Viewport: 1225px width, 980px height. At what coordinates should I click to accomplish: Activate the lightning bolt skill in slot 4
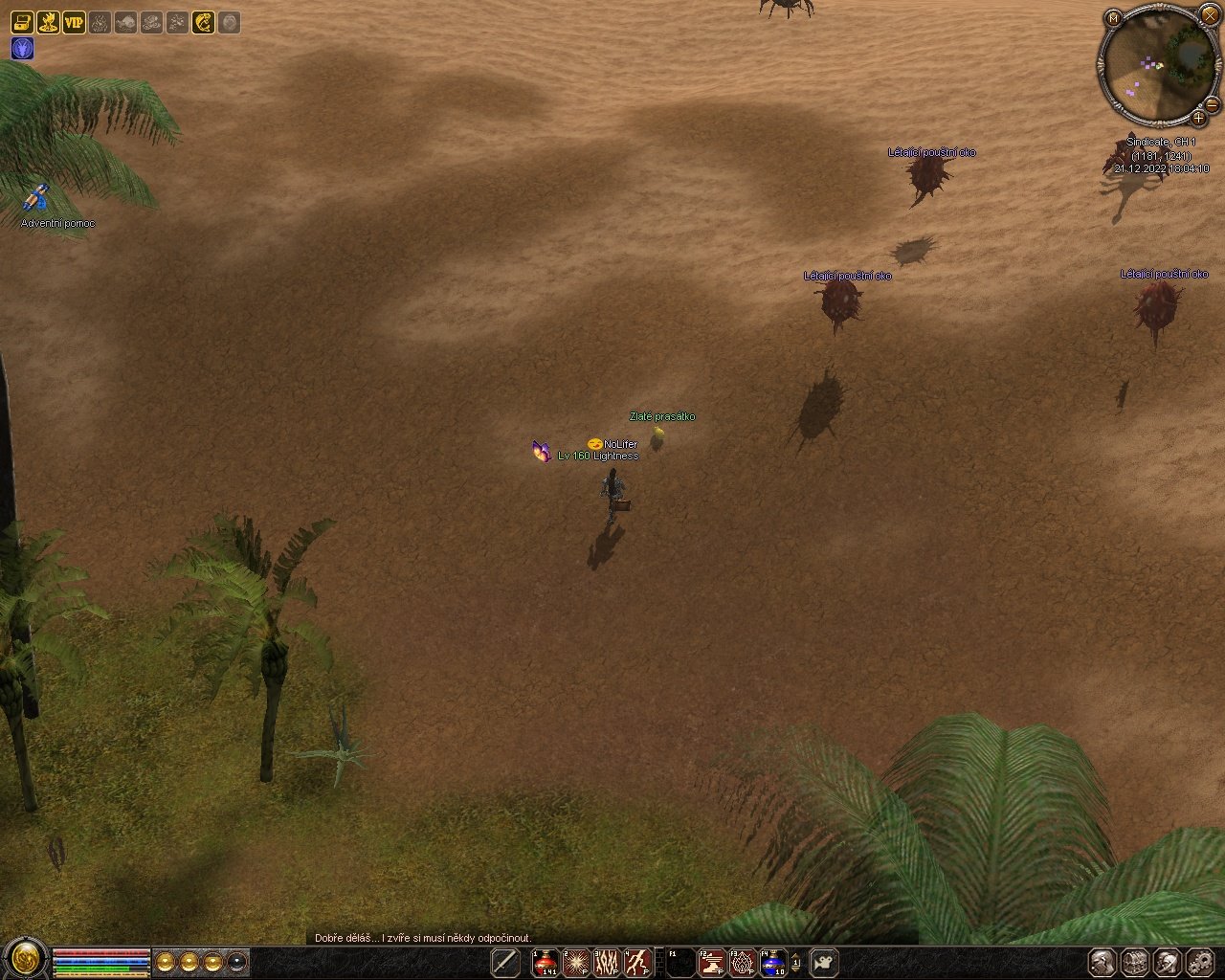638,962
